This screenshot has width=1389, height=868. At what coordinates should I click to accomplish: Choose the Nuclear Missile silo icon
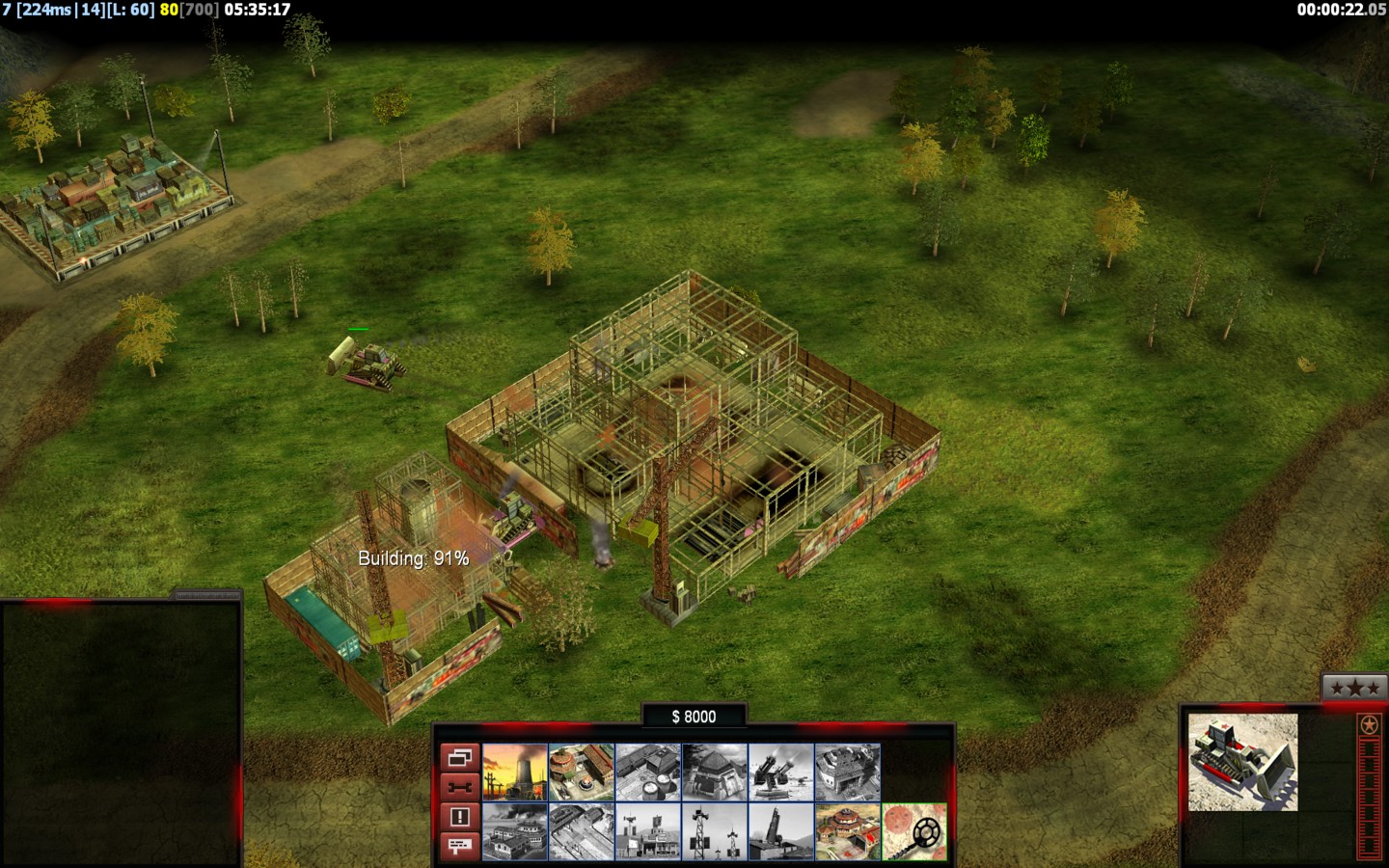781,831
